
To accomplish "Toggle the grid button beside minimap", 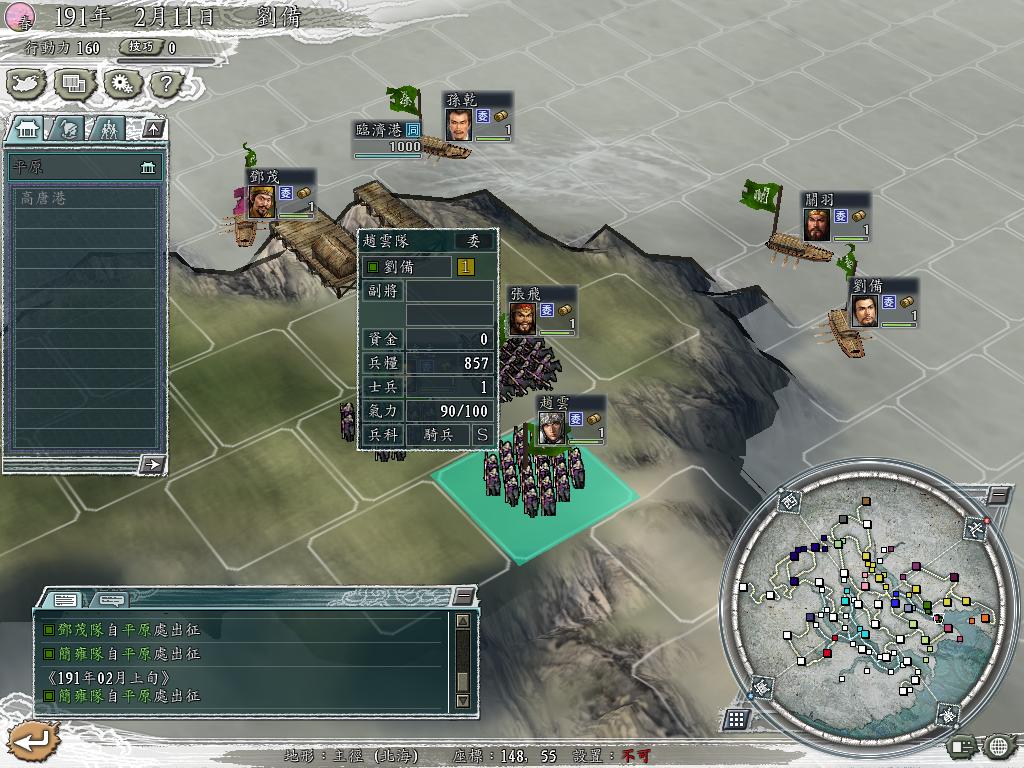I will pyautogui.click(x=737, y=718).
